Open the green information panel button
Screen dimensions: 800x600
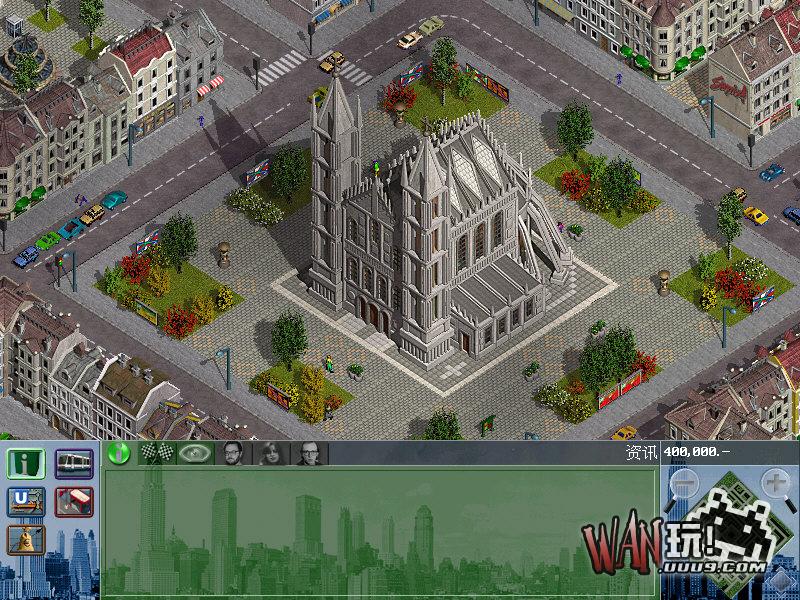(26, 465)
